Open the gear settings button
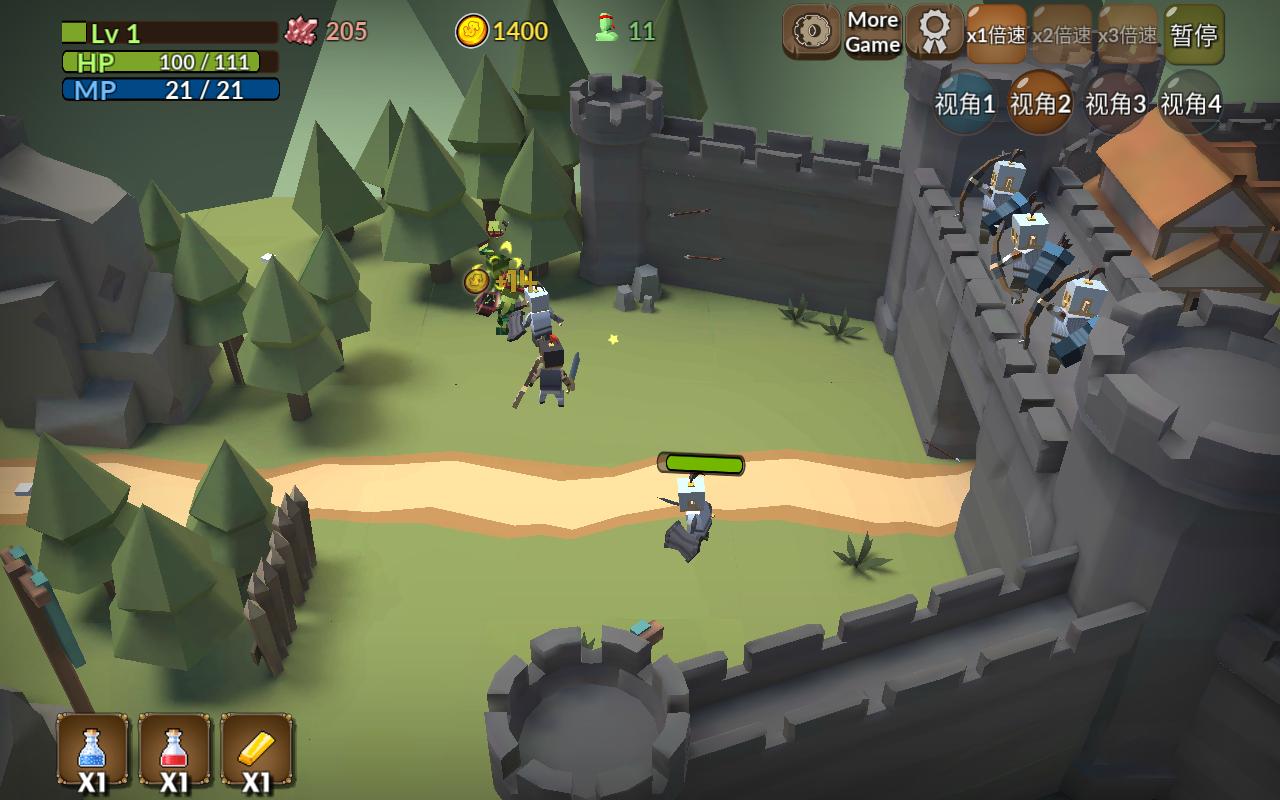The image size is (1280, 800). [811, 32]
